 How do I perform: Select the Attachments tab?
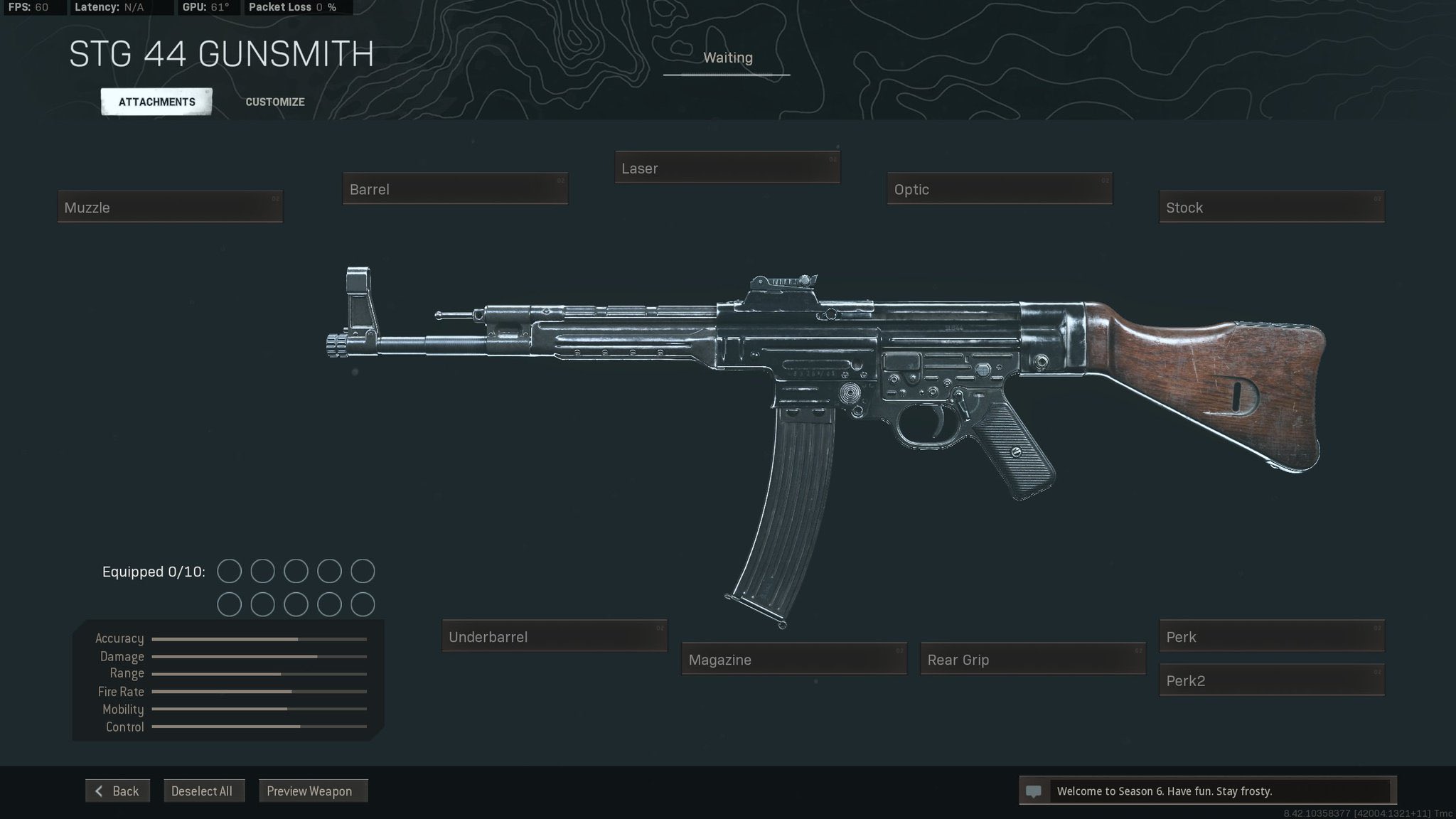click(156, 101)
